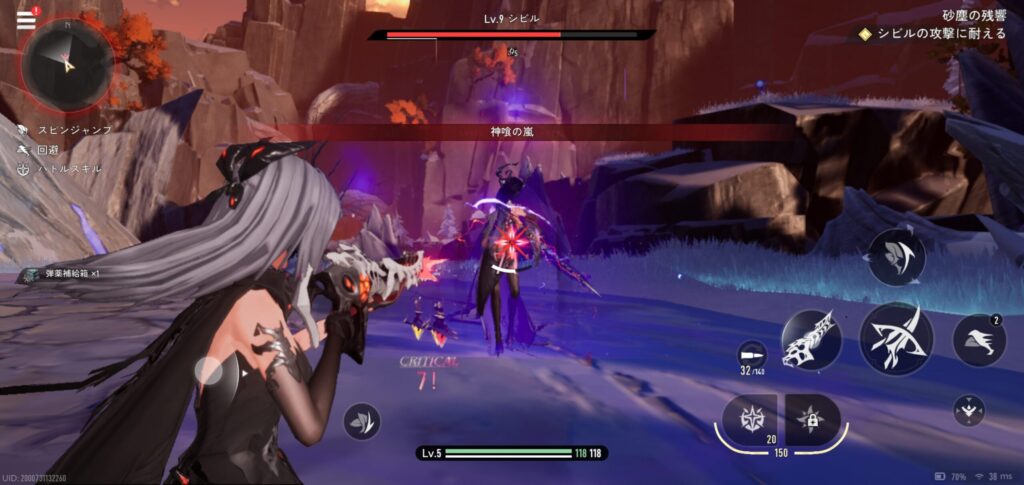Viewport: 1024px width, 485px height.
Task: Tap the small feather button left of the level bar
Action: [362, 421]
